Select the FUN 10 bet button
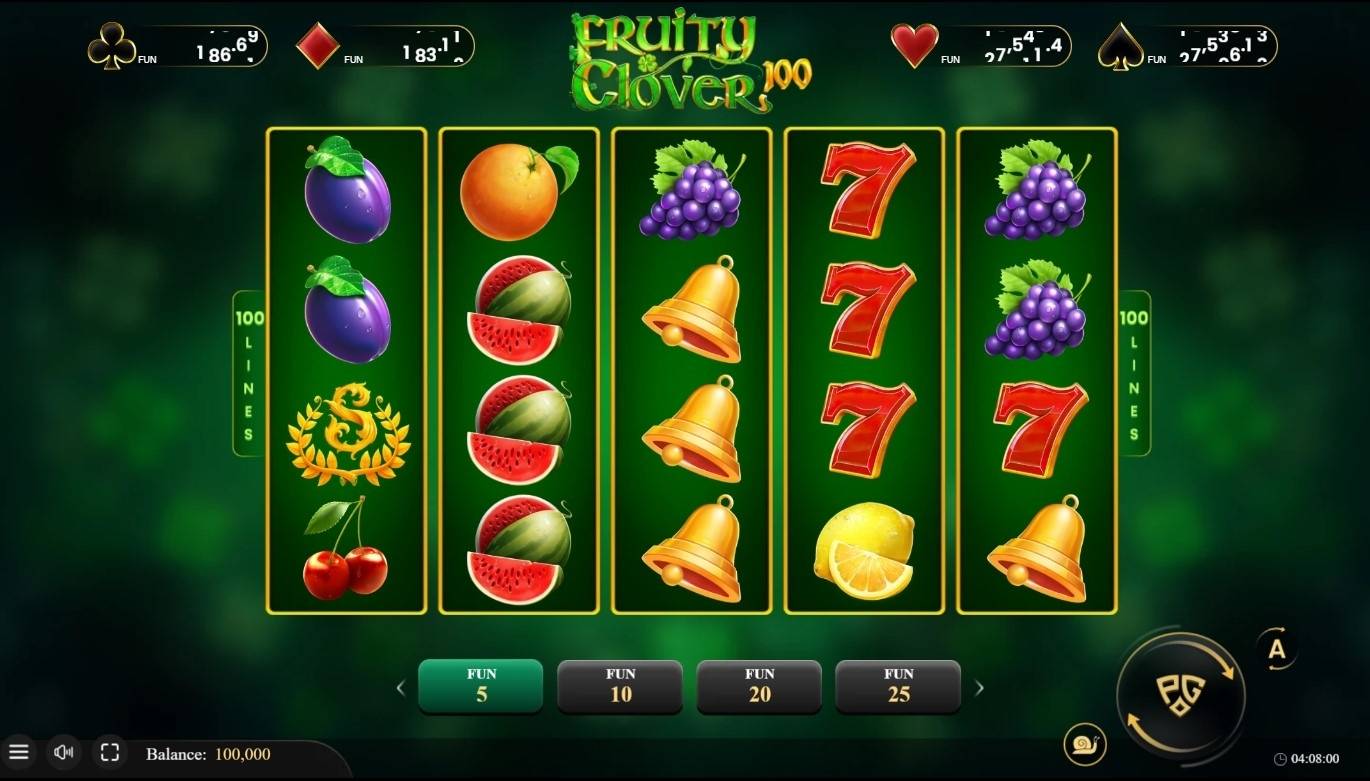Screen dimensions: 1370x781 (620, 687)
